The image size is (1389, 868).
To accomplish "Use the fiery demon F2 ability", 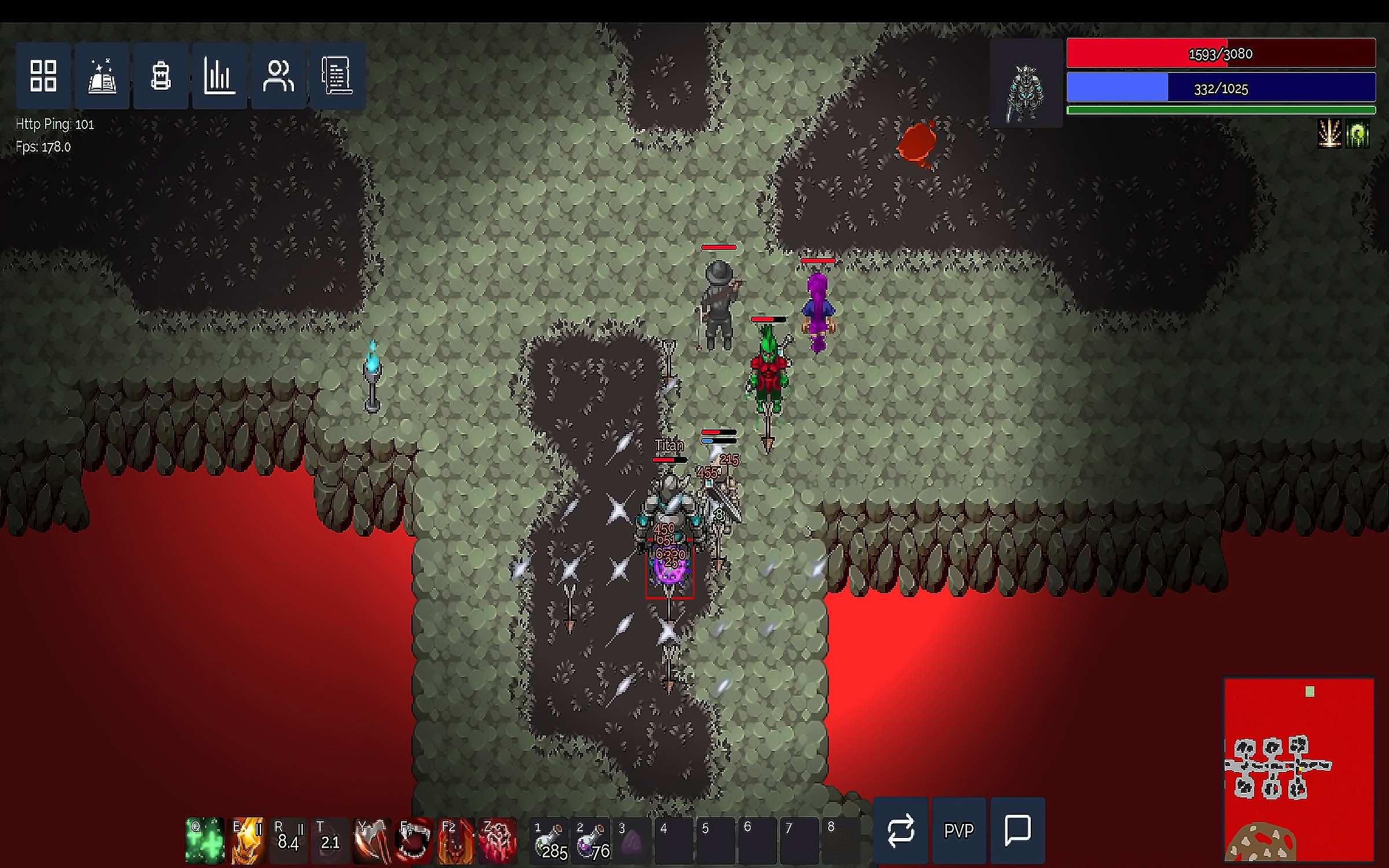I will 455,840.
